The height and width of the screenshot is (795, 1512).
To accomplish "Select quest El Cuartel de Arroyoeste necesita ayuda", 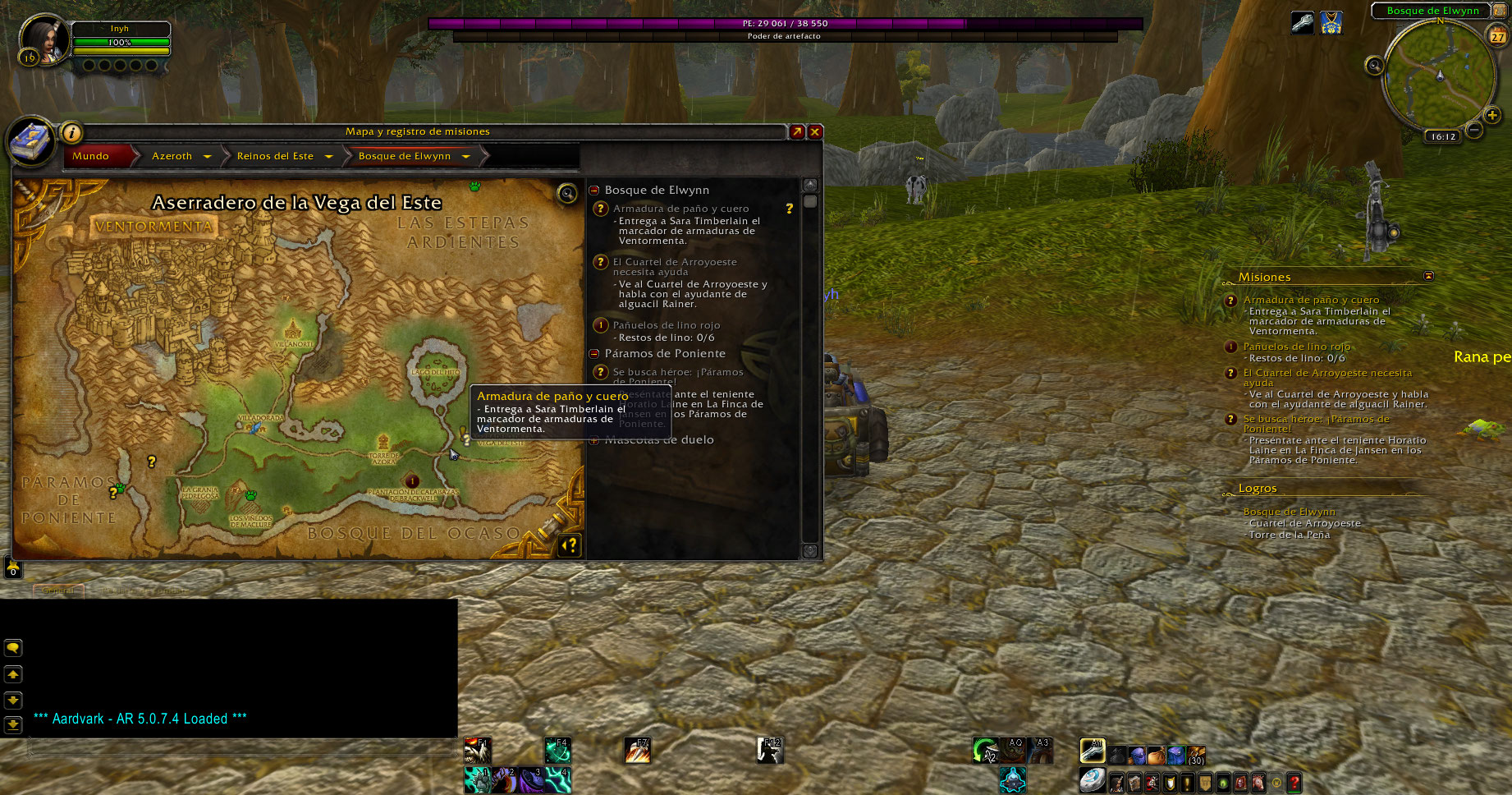I will pos(675,267).
